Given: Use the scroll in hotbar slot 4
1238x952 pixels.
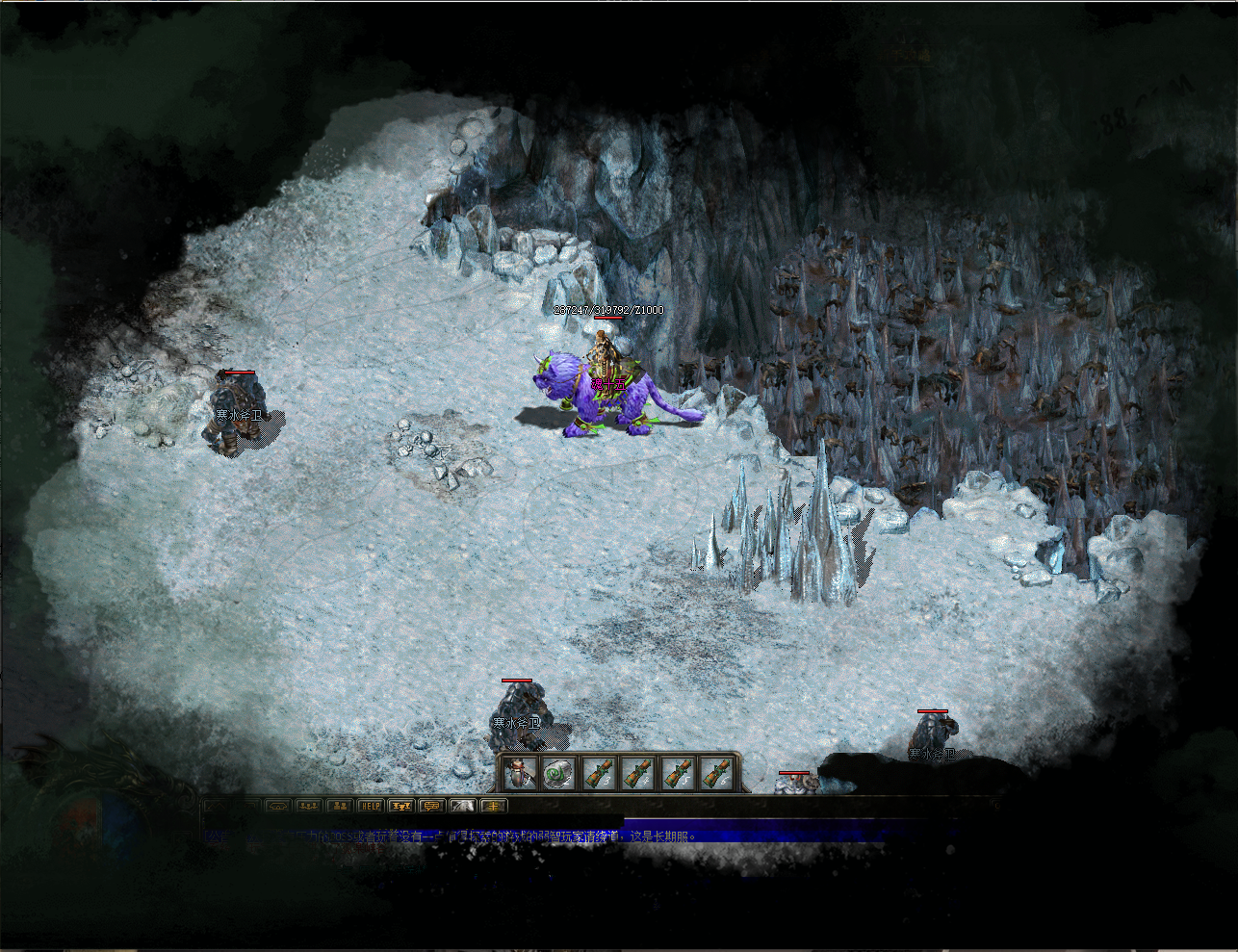Looking at the screenshot, I should pos(637,773).
